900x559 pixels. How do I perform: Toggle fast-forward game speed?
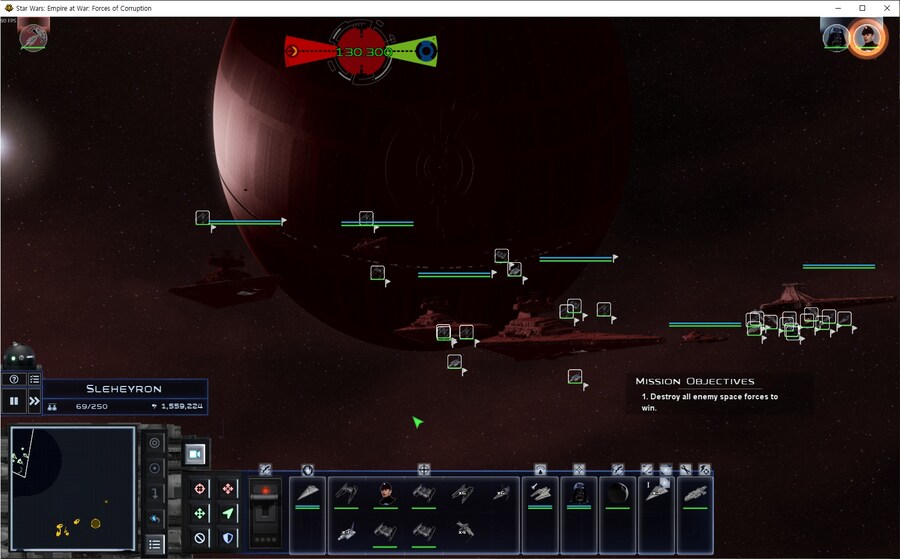tap(34, 401)
